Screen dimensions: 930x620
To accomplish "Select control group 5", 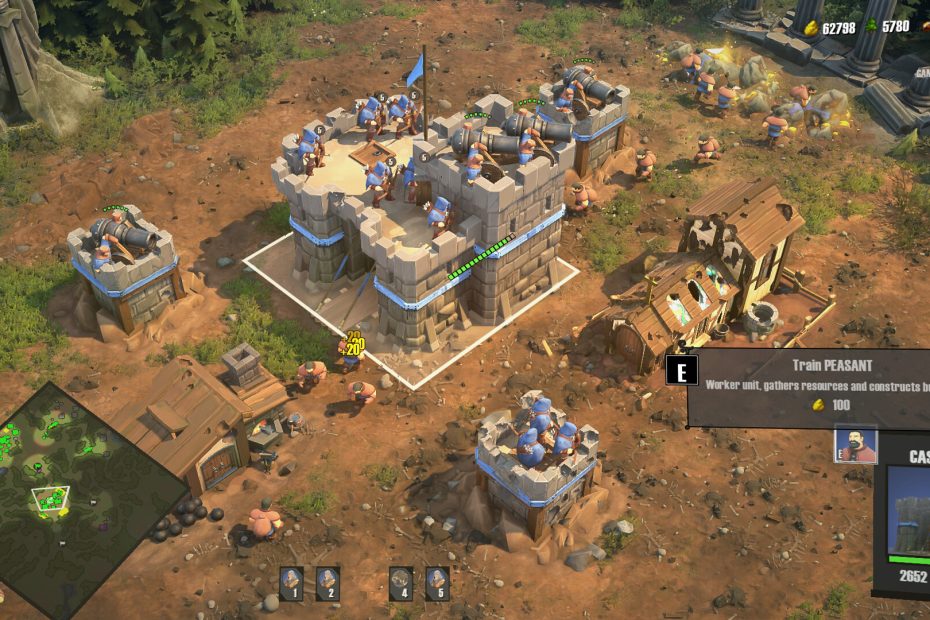I will point(437,582).
